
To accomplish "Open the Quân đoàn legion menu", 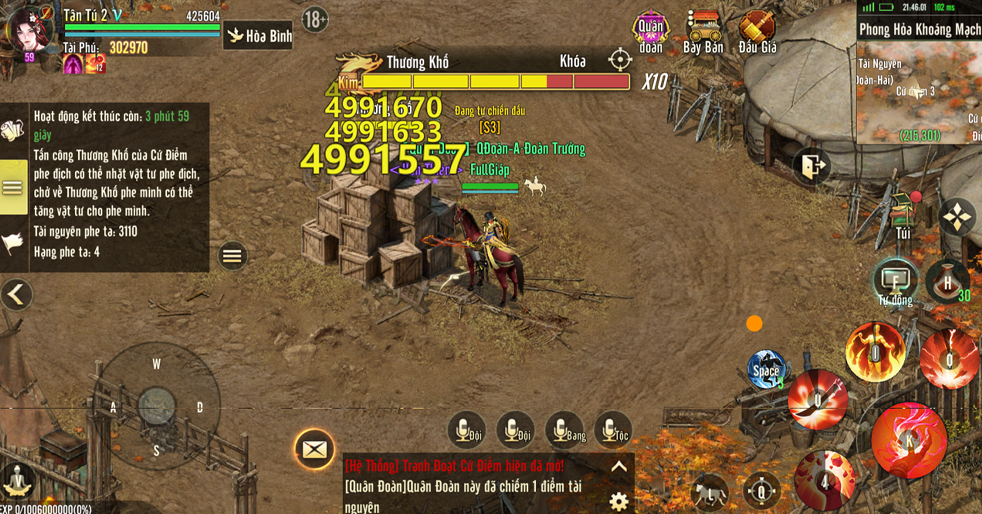I will pos(651,31).
